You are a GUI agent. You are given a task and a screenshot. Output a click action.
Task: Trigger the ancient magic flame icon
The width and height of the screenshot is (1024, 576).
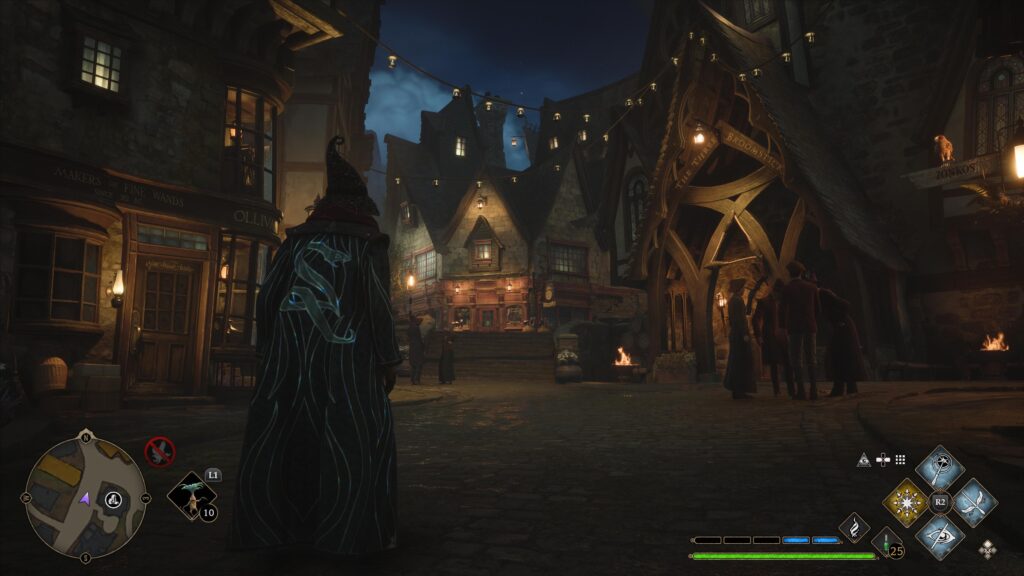point(854,526)
